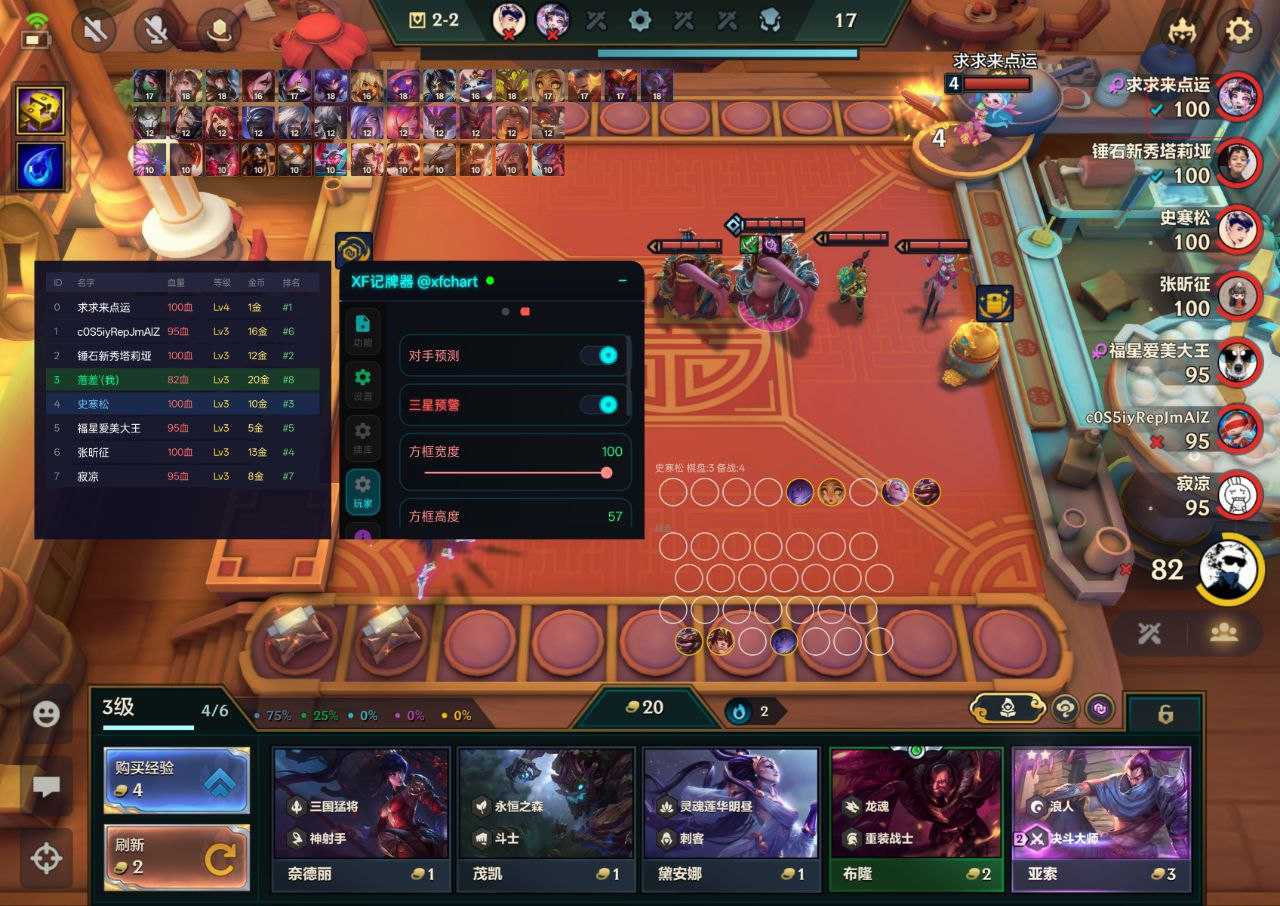Buy experience with the 购买经验 button
This screenshot has width=1280, height=906.
(176, 779)
